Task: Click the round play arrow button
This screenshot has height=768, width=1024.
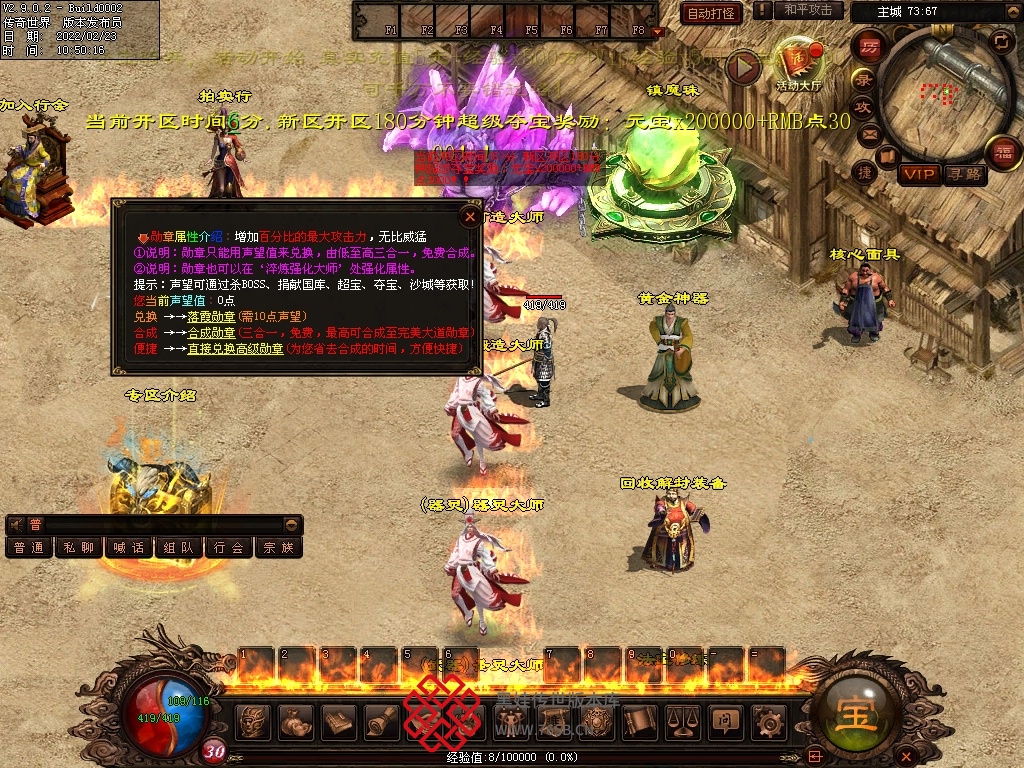Action: pyautogui.click(x=742, y=66)
